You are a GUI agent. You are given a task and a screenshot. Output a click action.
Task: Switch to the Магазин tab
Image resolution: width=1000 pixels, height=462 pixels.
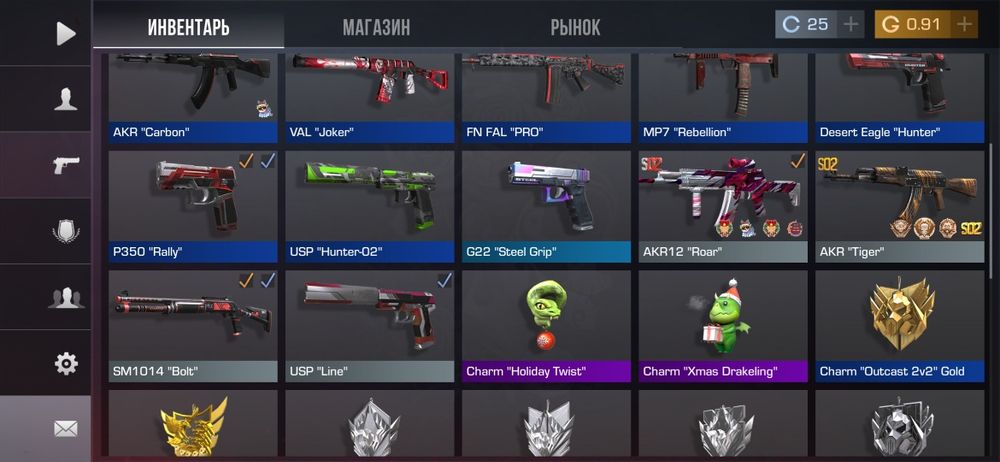(376, 27)
